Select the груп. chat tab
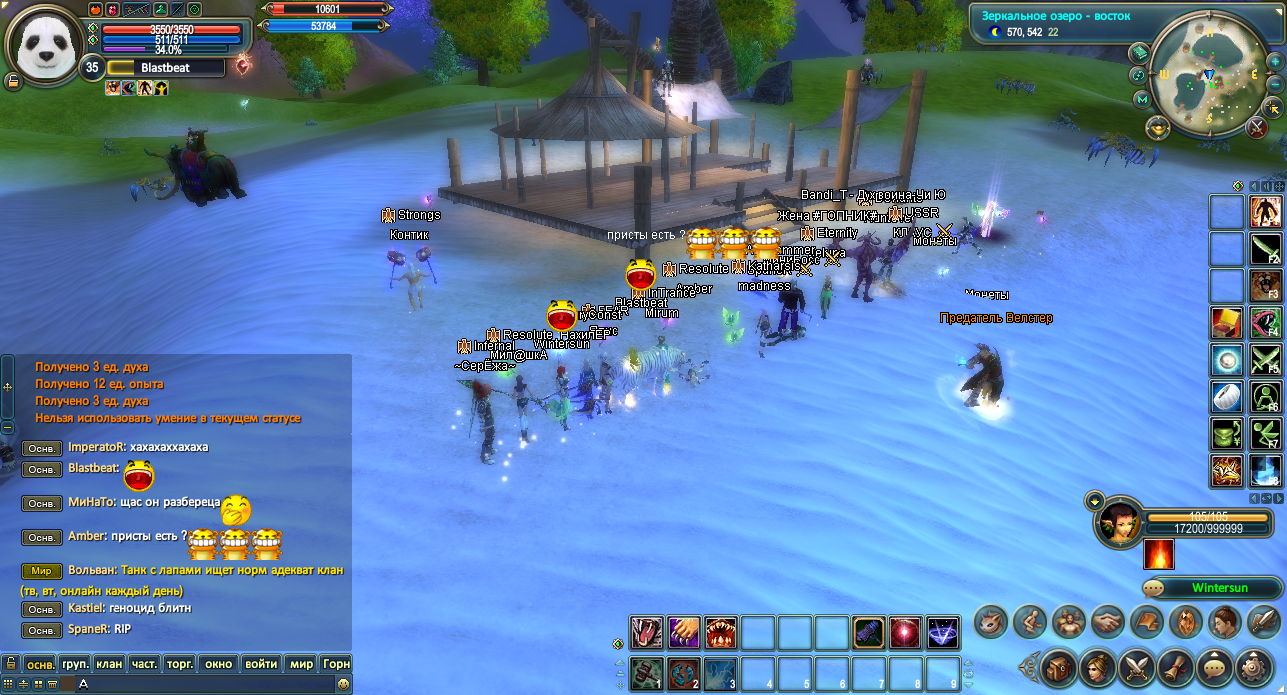 (75, 664)
